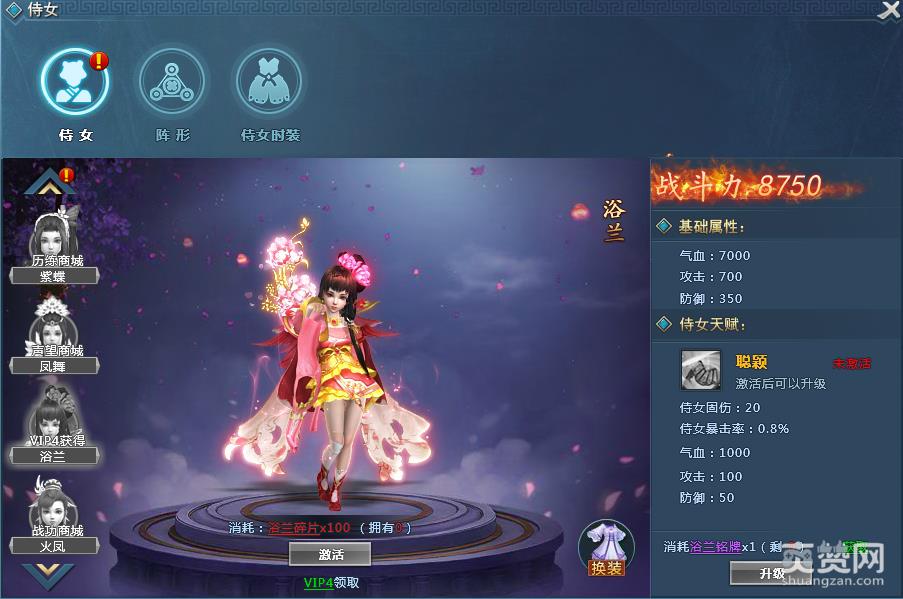Upgrade the talent with the 升级 button
The image size is (903, 599).
tap(771, 573)
